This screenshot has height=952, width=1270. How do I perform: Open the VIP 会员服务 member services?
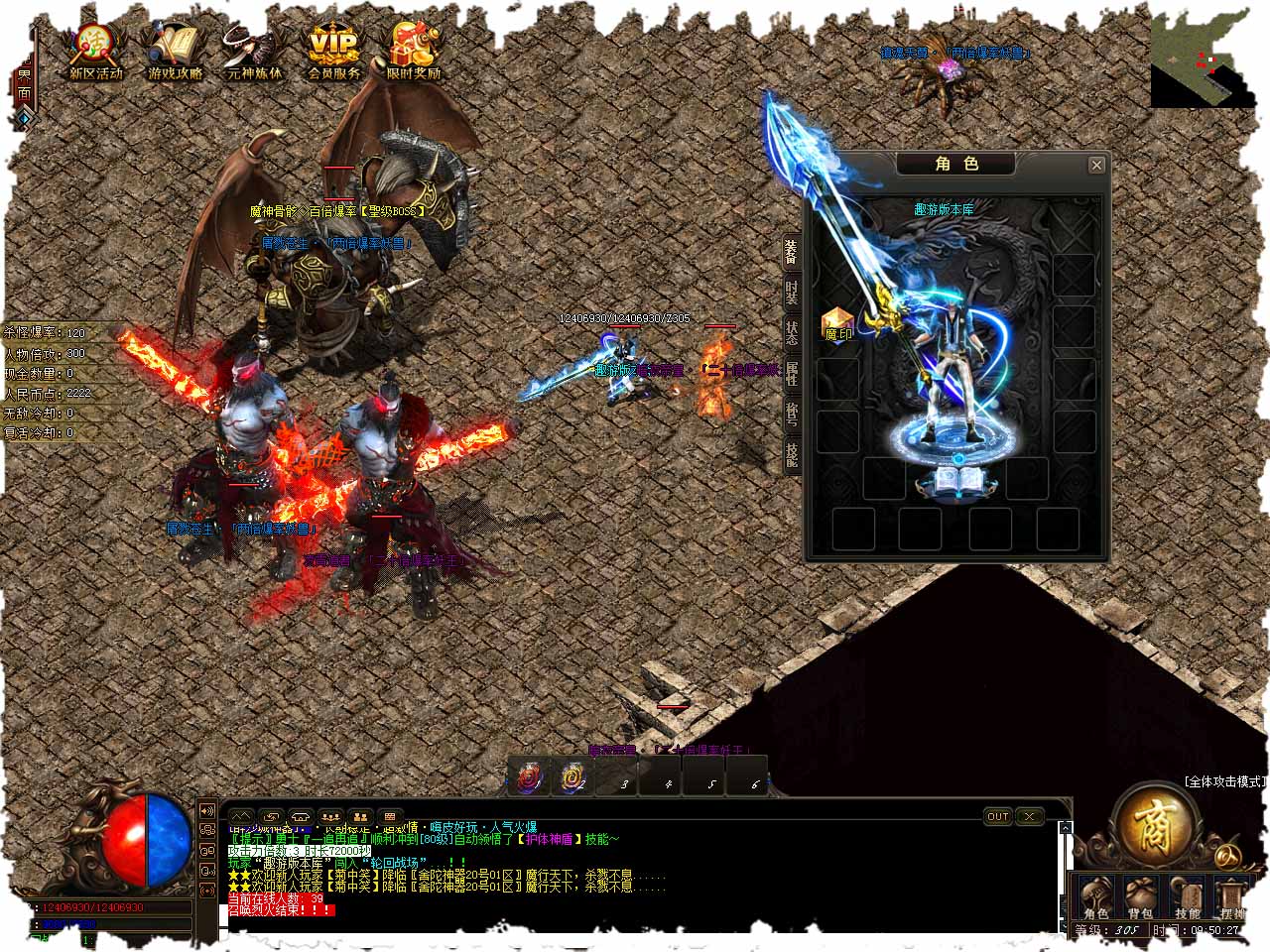point(333,52)
